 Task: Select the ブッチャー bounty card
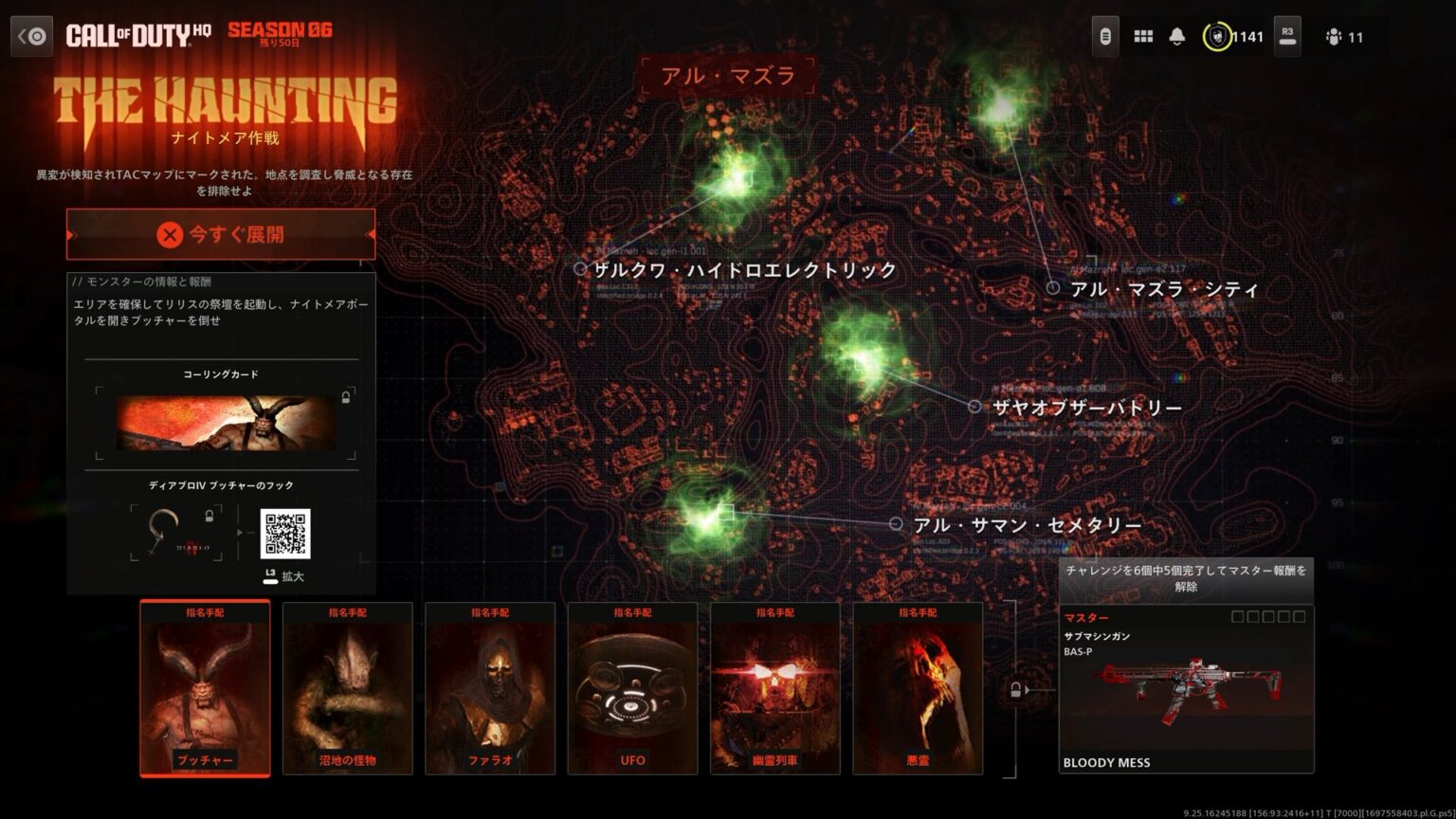click(x=205, y=690)
